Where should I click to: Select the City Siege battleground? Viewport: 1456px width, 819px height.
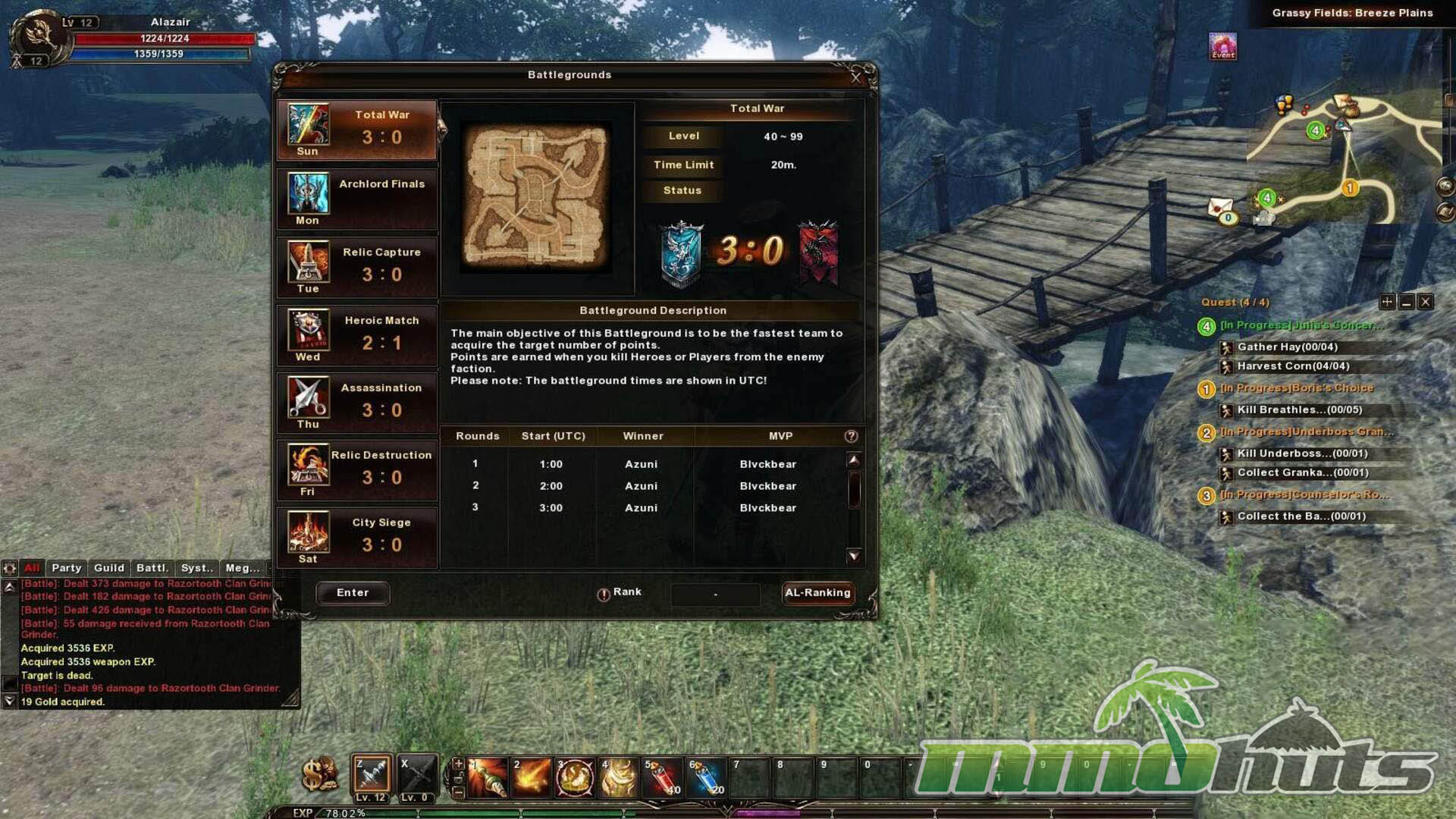[x=357, y=537]
